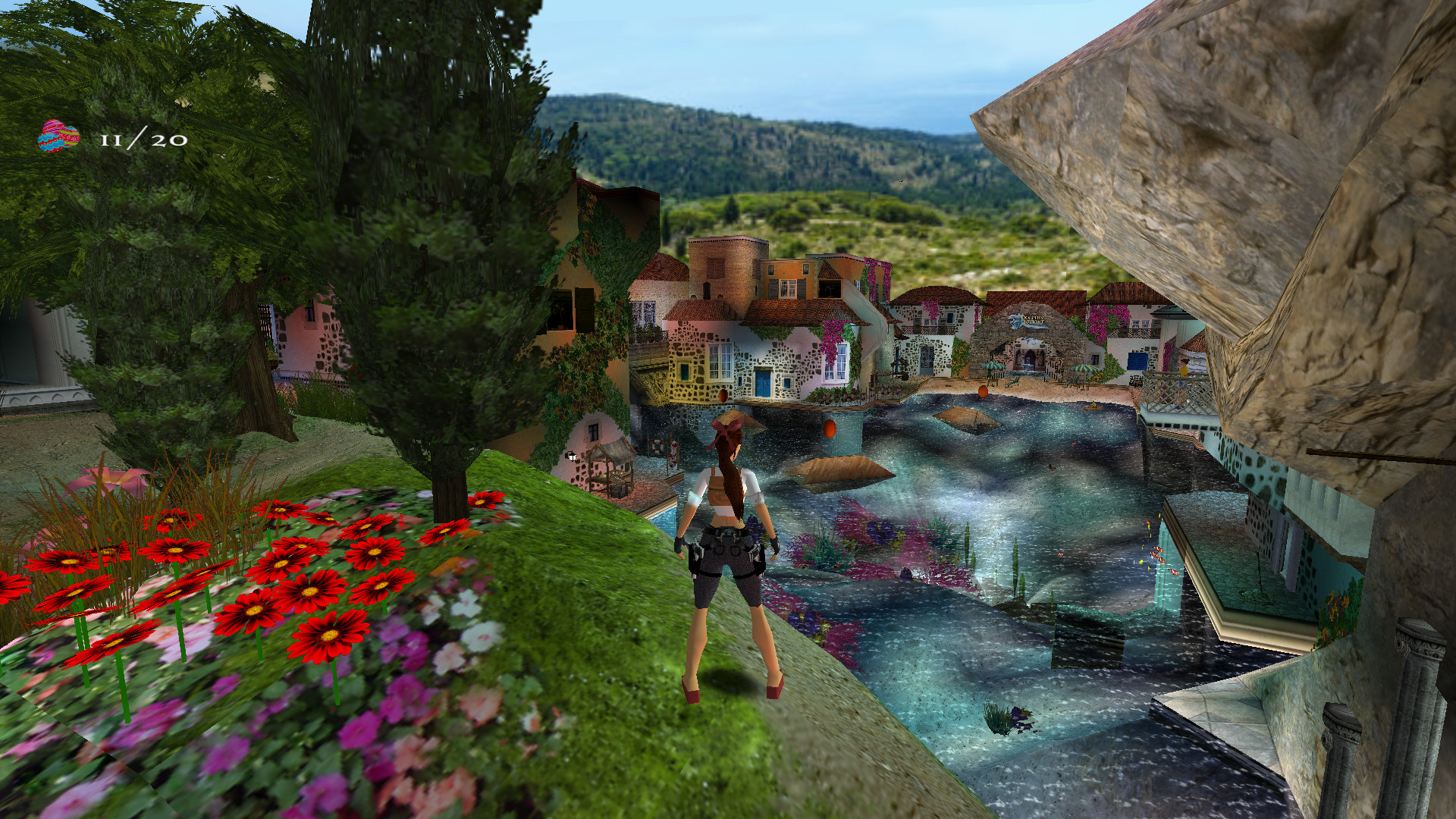
Task: Click the painted Easter egg counter icon
Action: coord(58,136)
